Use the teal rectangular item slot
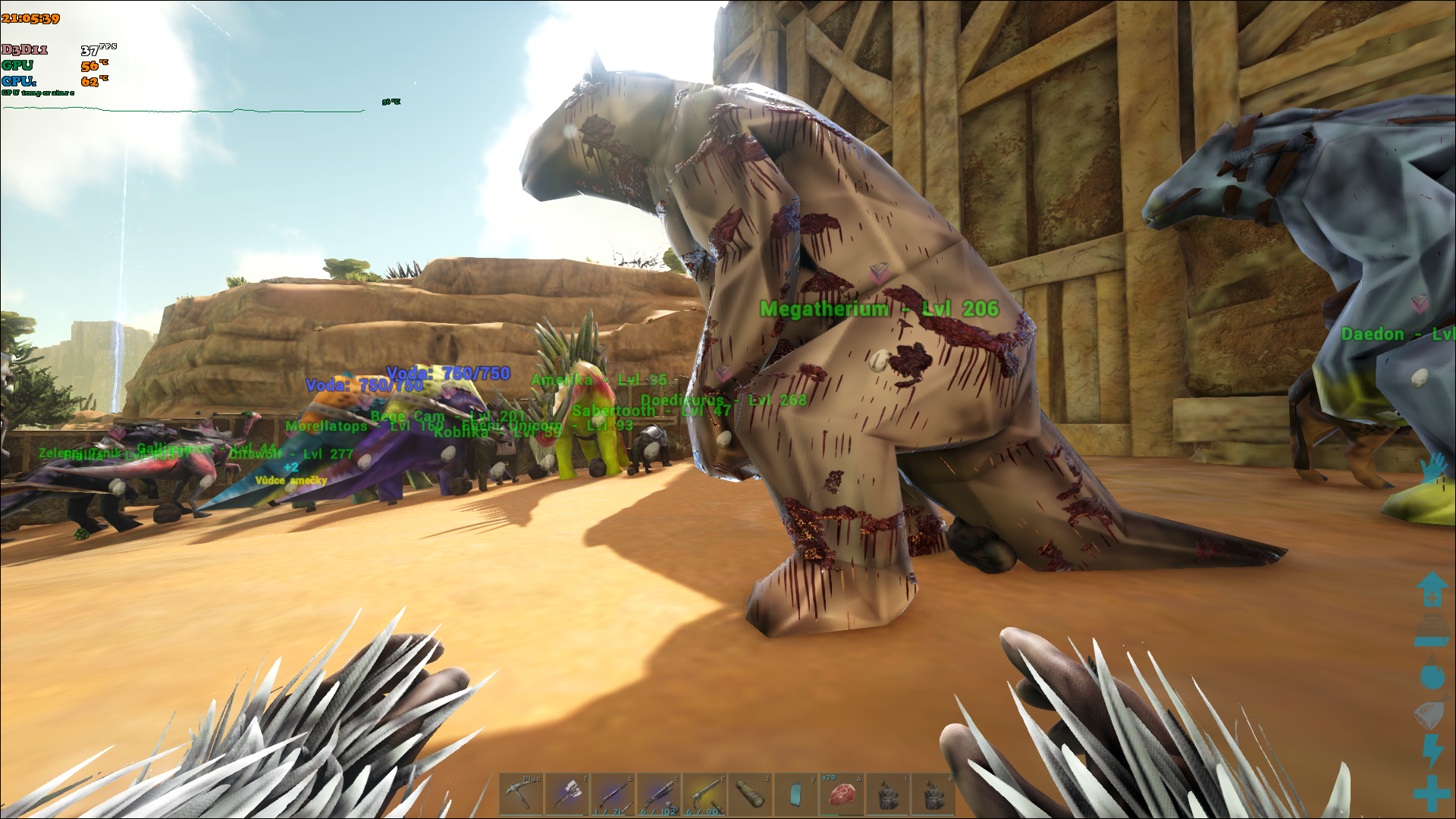Image resolution: width=1456 pixels, height=819 pixels. point(795,794)
